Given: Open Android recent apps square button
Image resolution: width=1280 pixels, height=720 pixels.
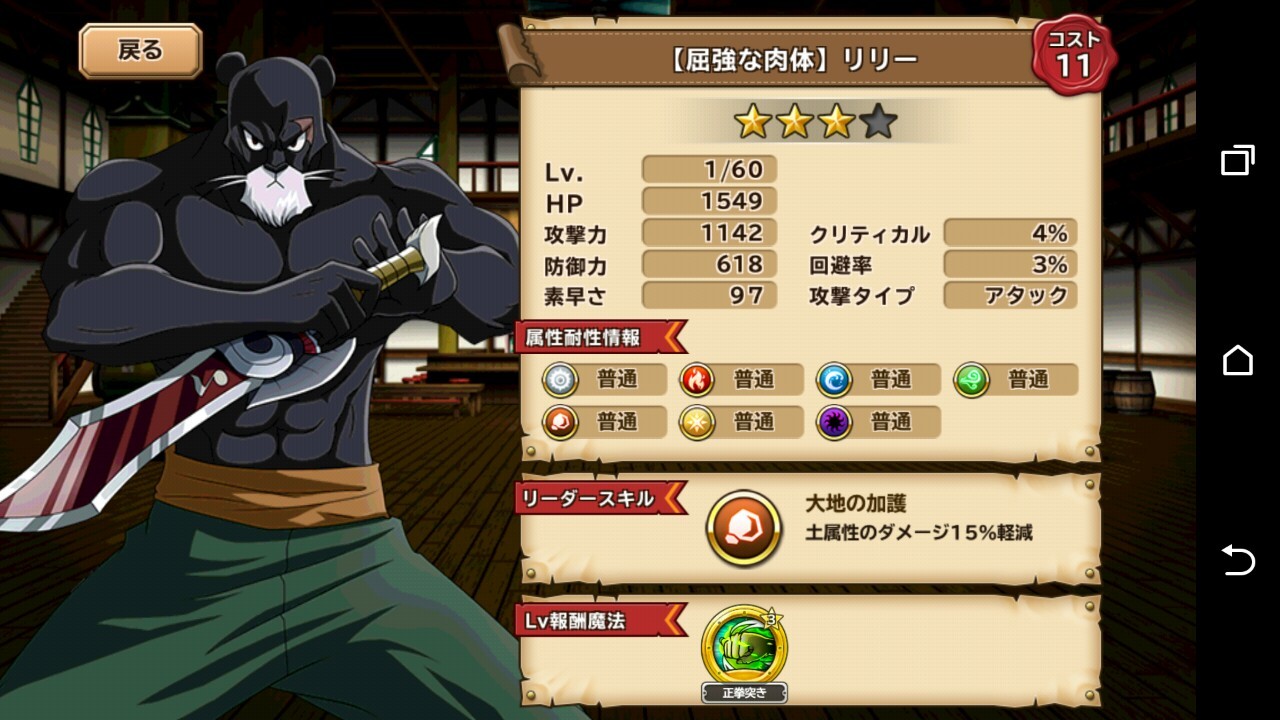Looking at the screenshot, I should pyautogui.click(x=1237, y=160).
